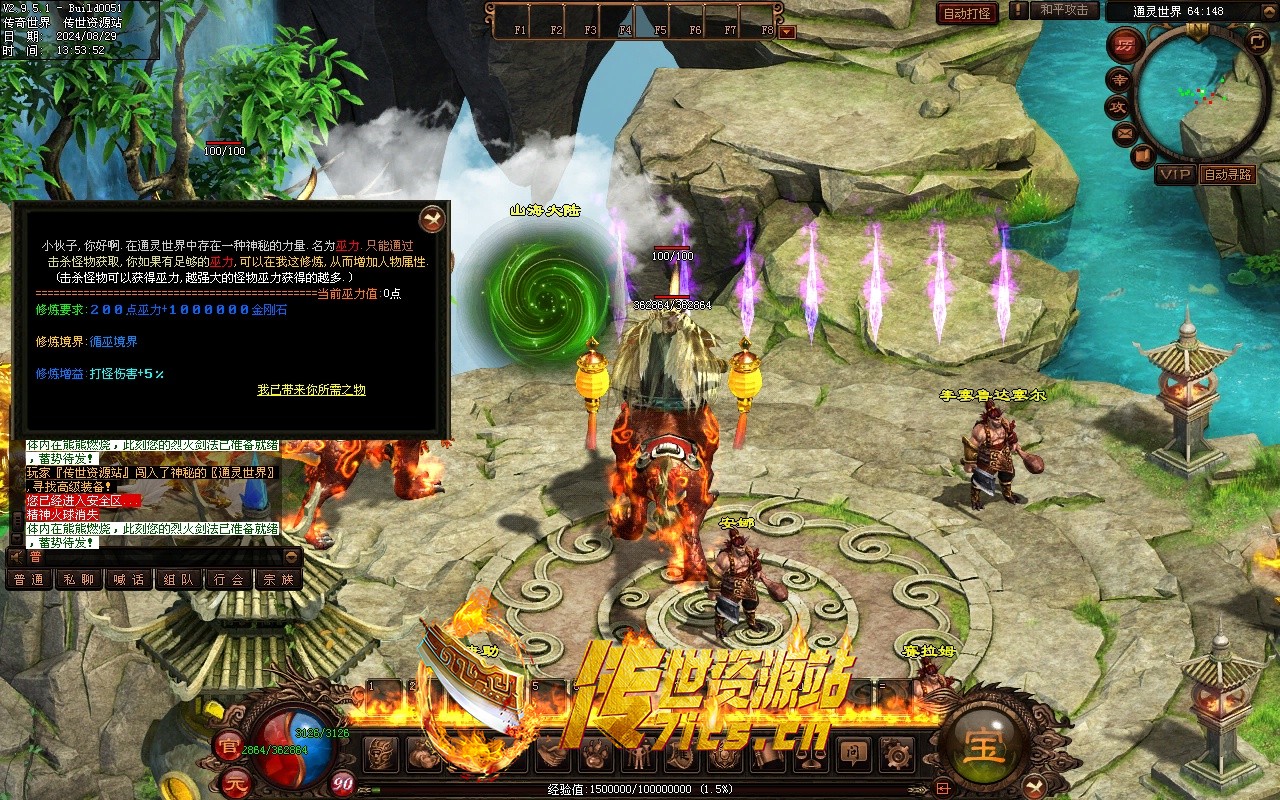Click the 历 calendar icon beside minimap
Screen dimensions: 1280x800
pyautogui.click(x=1126, y=45)
